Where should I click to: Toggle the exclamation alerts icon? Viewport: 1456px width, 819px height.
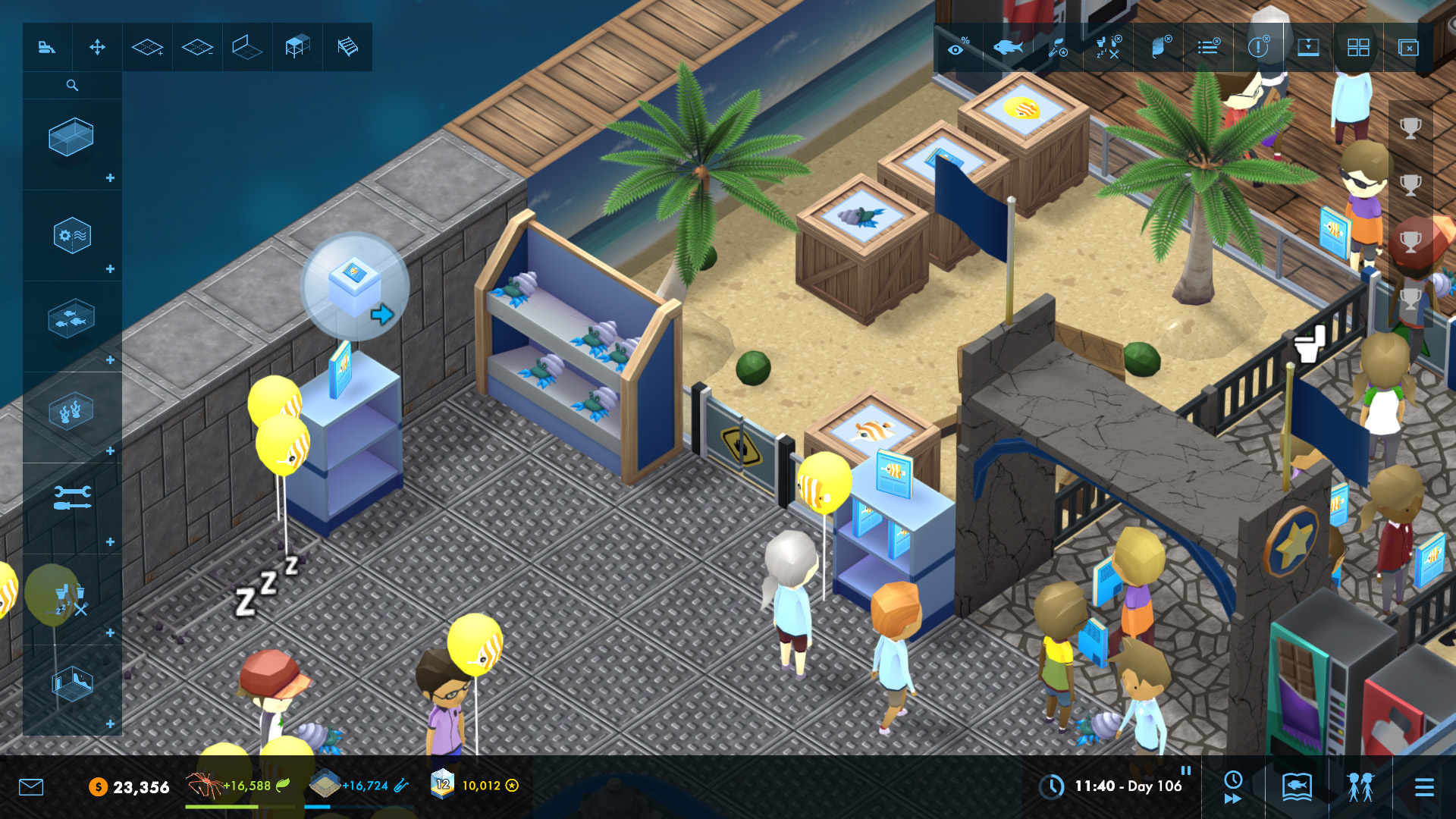pyautogui.click(x=1258, y=48)
